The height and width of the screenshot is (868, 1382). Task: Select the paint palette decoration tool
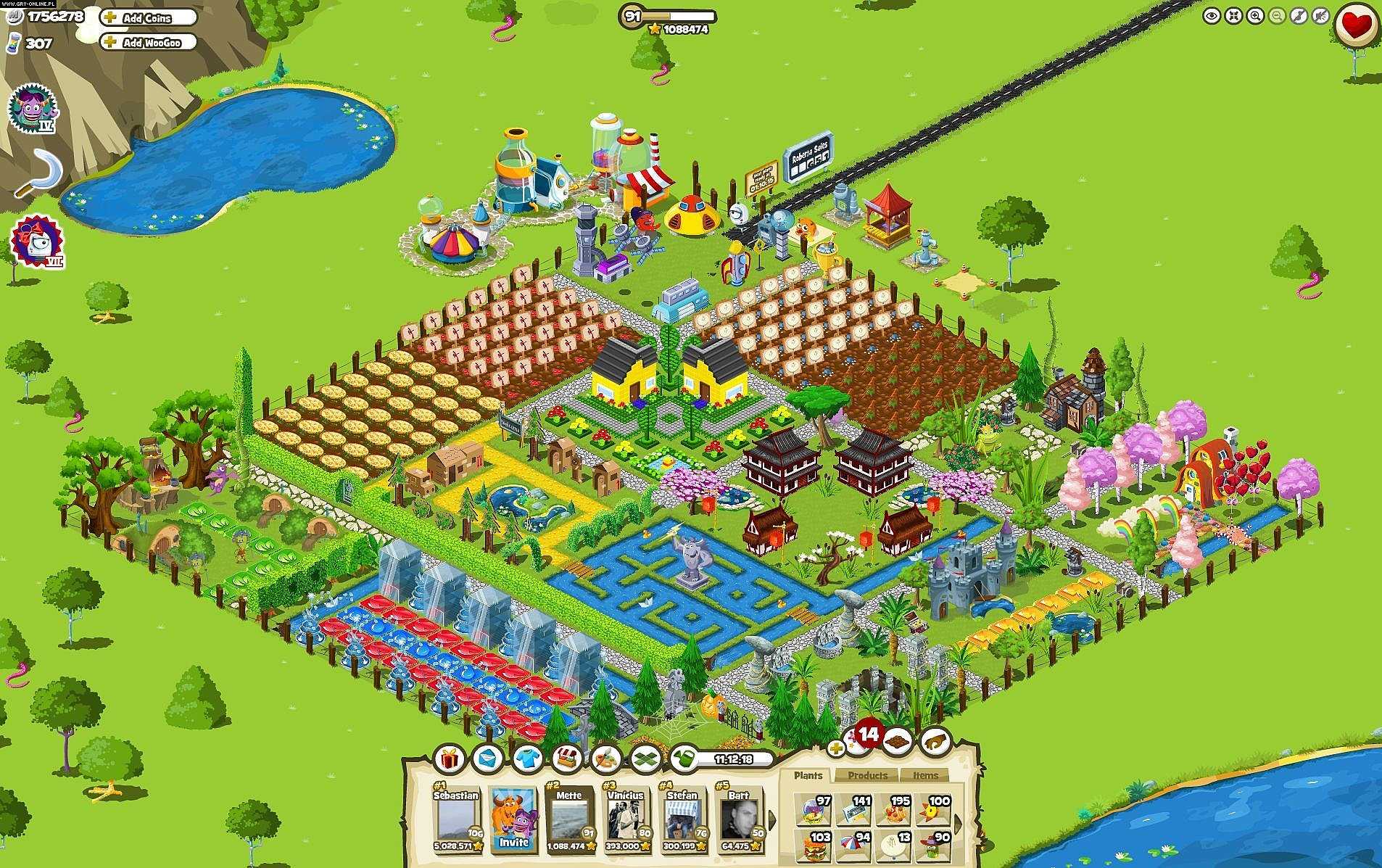605,759
